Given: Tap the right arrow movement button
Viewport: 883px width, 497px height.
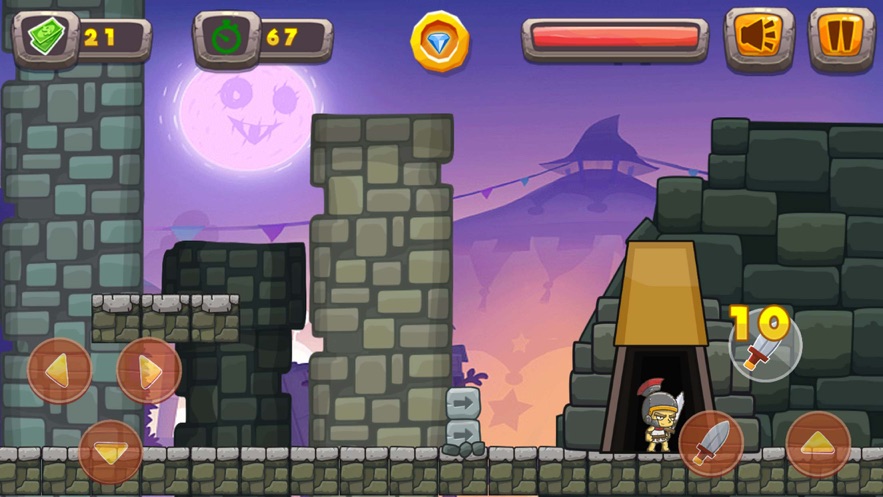Looking at the screenshot, I should (149, 371).
